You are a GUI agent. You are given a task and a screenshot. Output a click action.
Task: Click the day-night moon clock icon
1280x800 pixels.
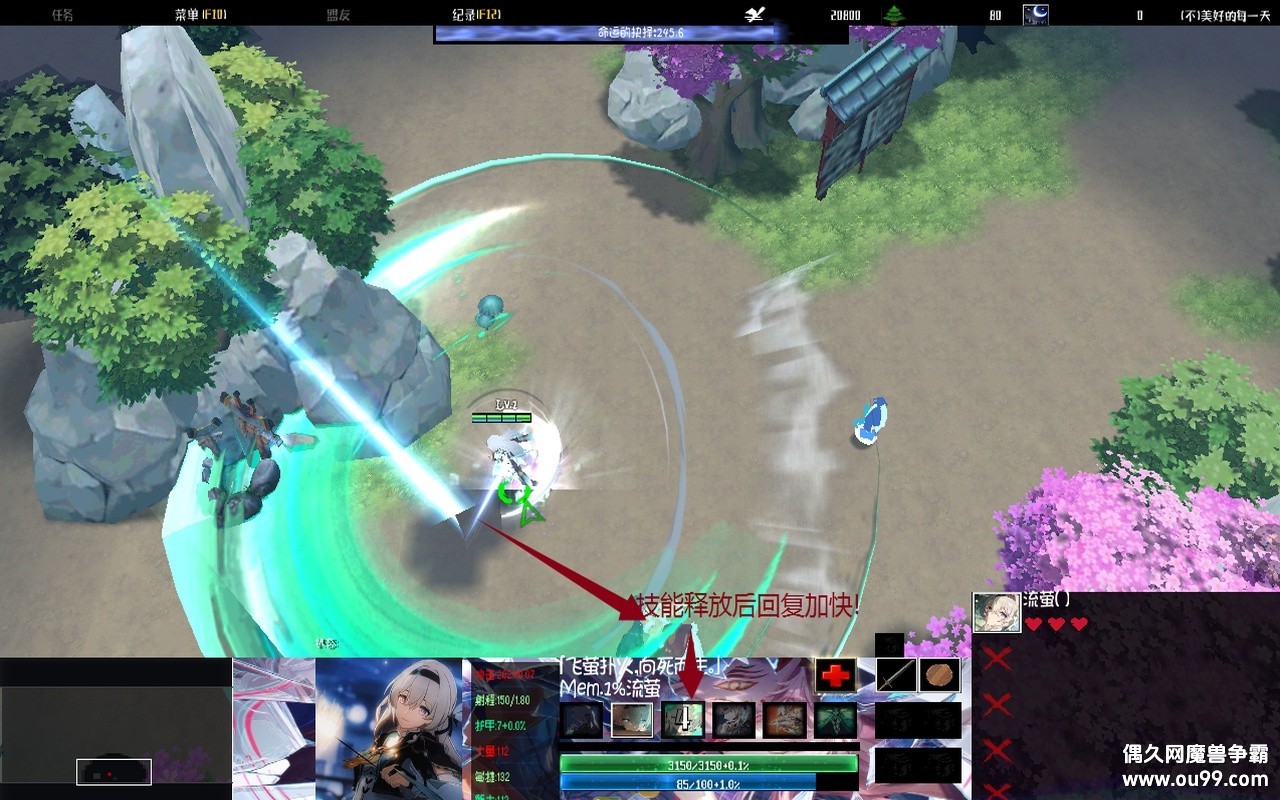[x=1035, y=15]
